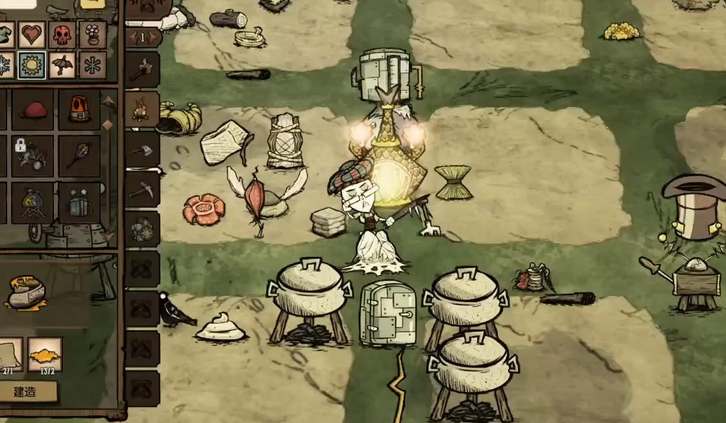Open the red skull crafting filter
726x423 pixels.
tap(62, 35)
